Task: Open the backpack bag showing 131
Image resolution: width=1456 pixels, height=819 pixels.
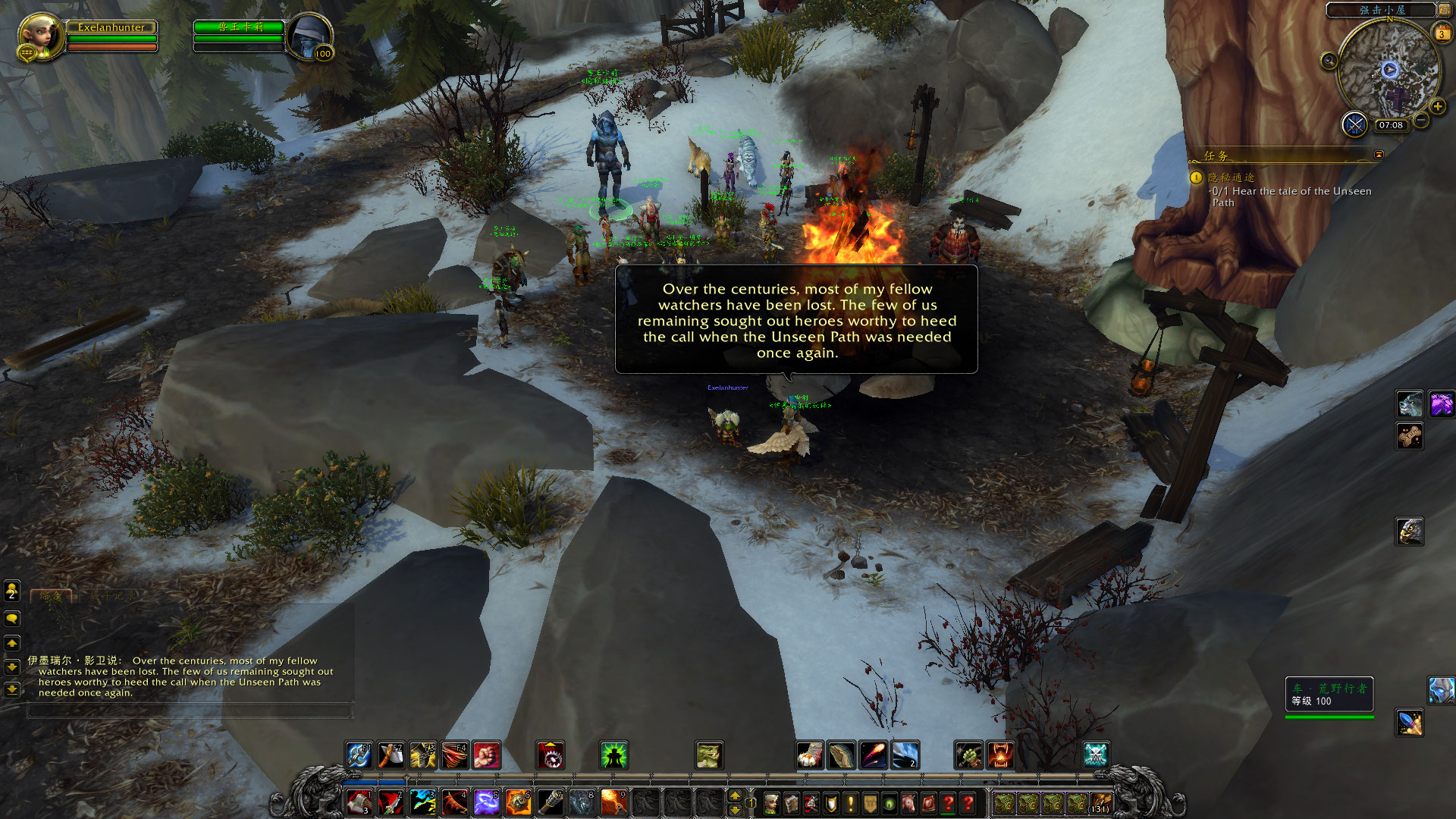Action: tap(1100, 802)
